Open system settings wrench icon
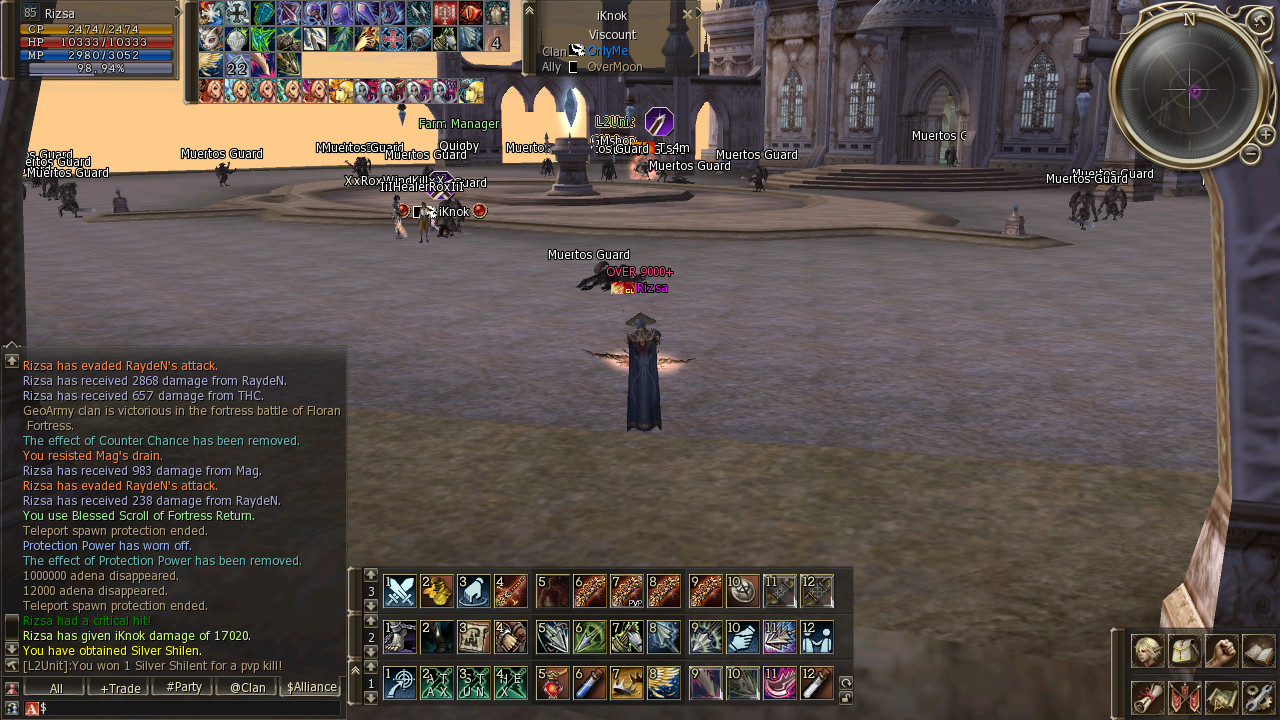1280x720 pixels. coord(1258,697)
